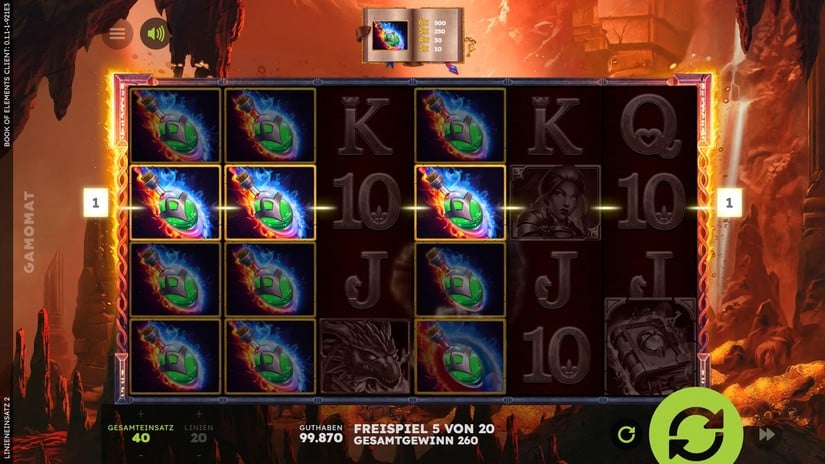Toggle the sound speaker button

coord(155,34)
